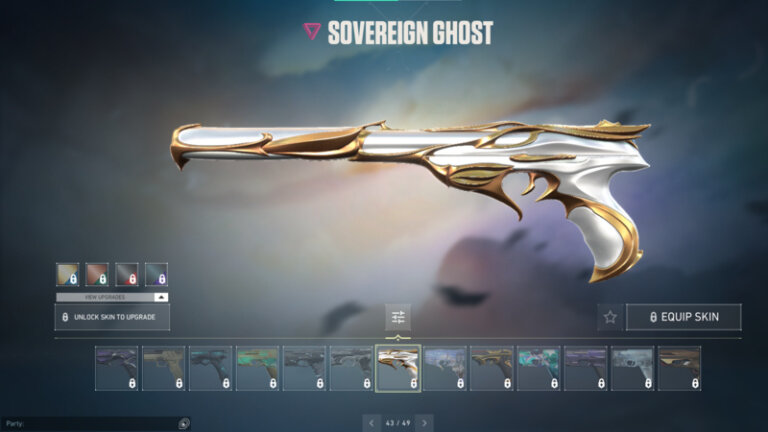Pick the gray and red variant swatch
The image size is (768, 432).
click(x=126, y=274)
